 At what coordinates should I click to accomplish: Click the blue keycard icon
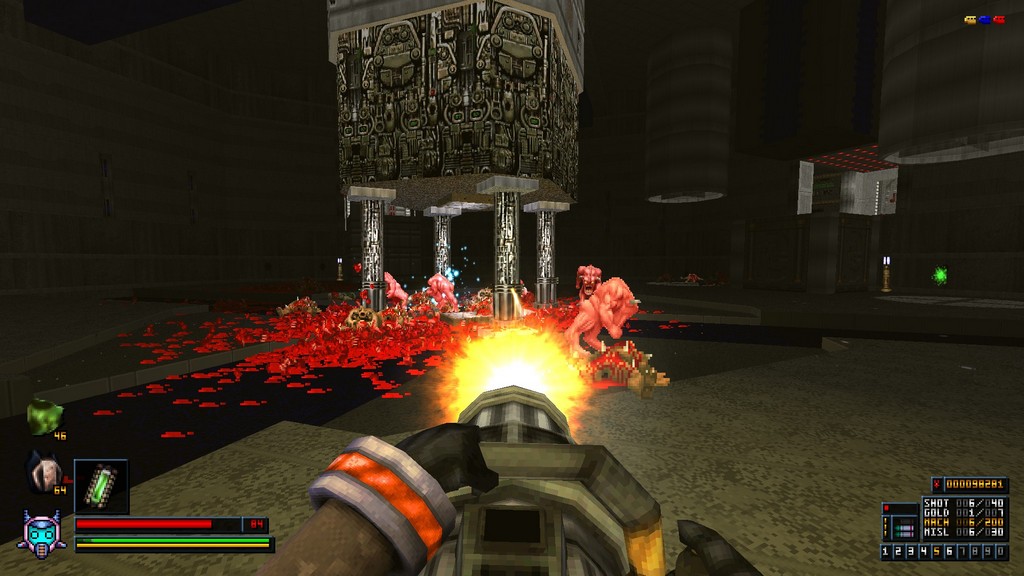point(984,20)
